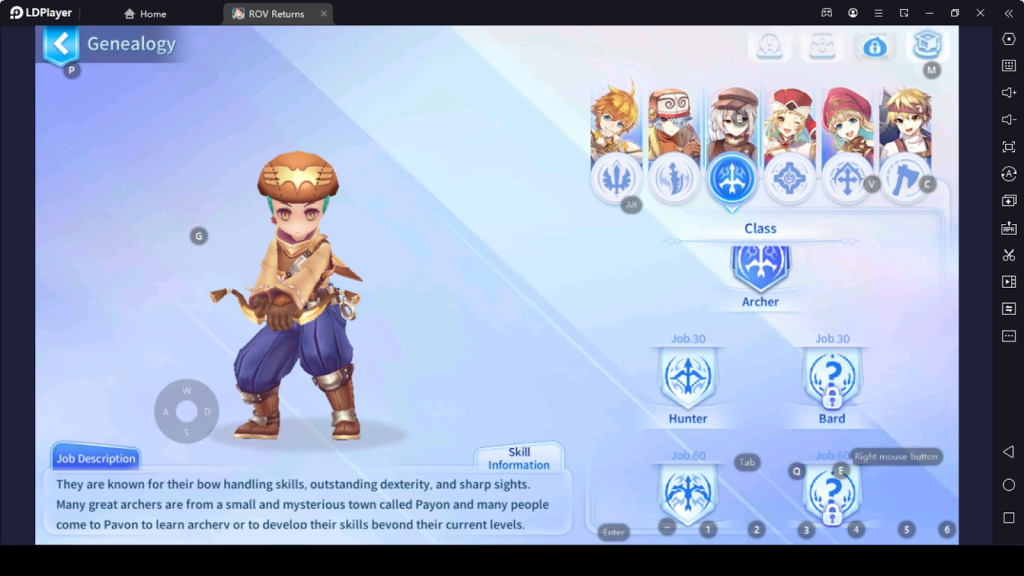
Task: Choose the Acolyte class cross emblem
Action: (x=848, y=179)
